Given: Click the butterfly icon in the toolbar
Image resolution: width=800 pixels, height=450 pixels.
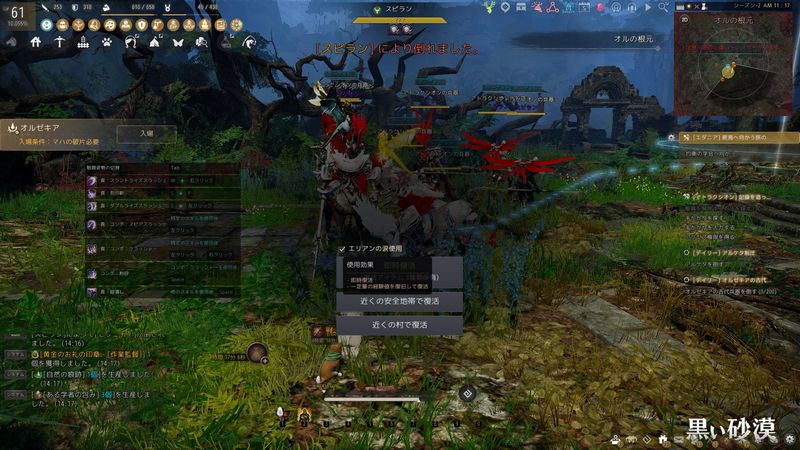Looking at the screenshot, I should [x=178, y=43].
